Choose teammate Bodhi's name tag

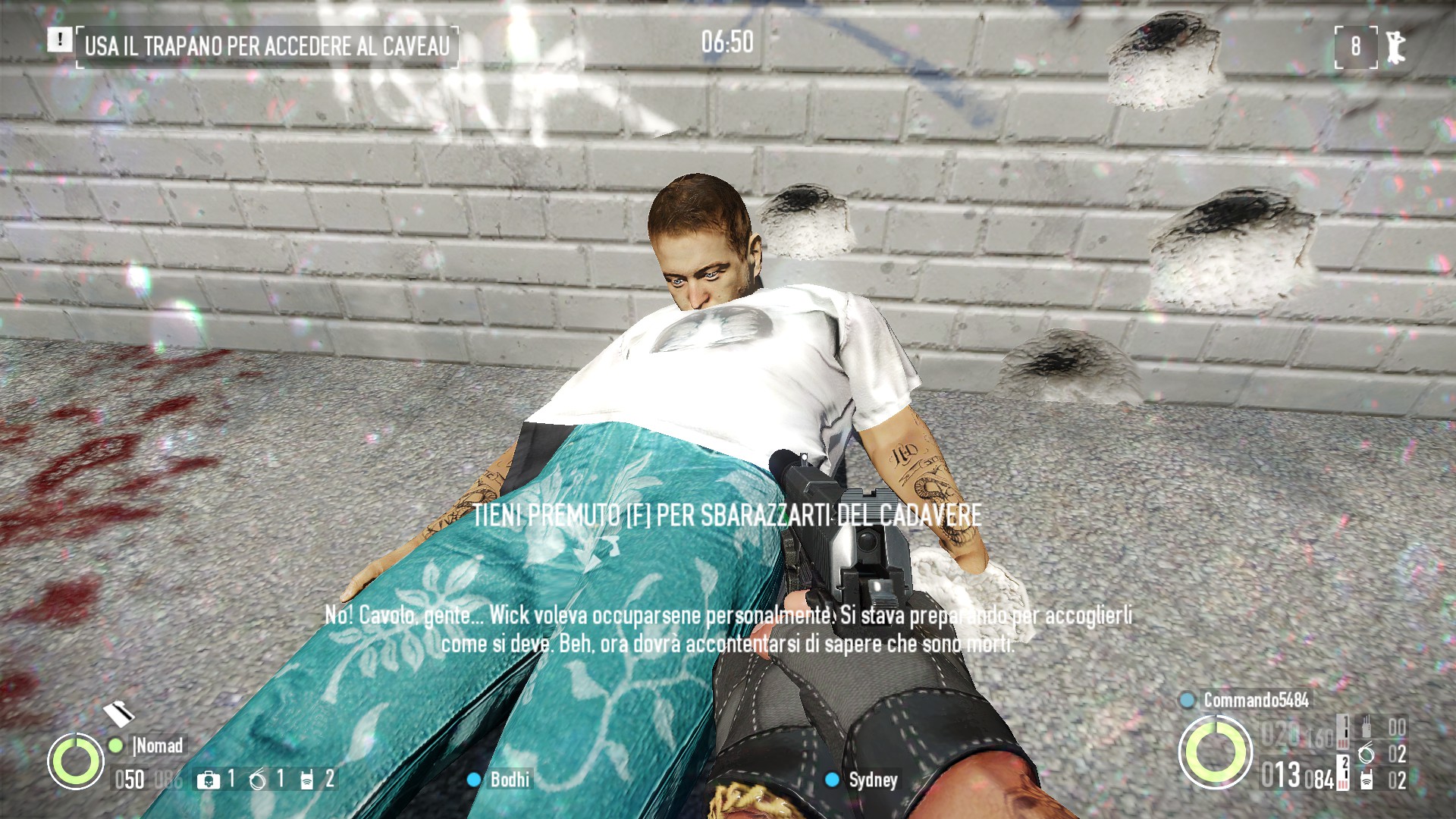(510, 780)
